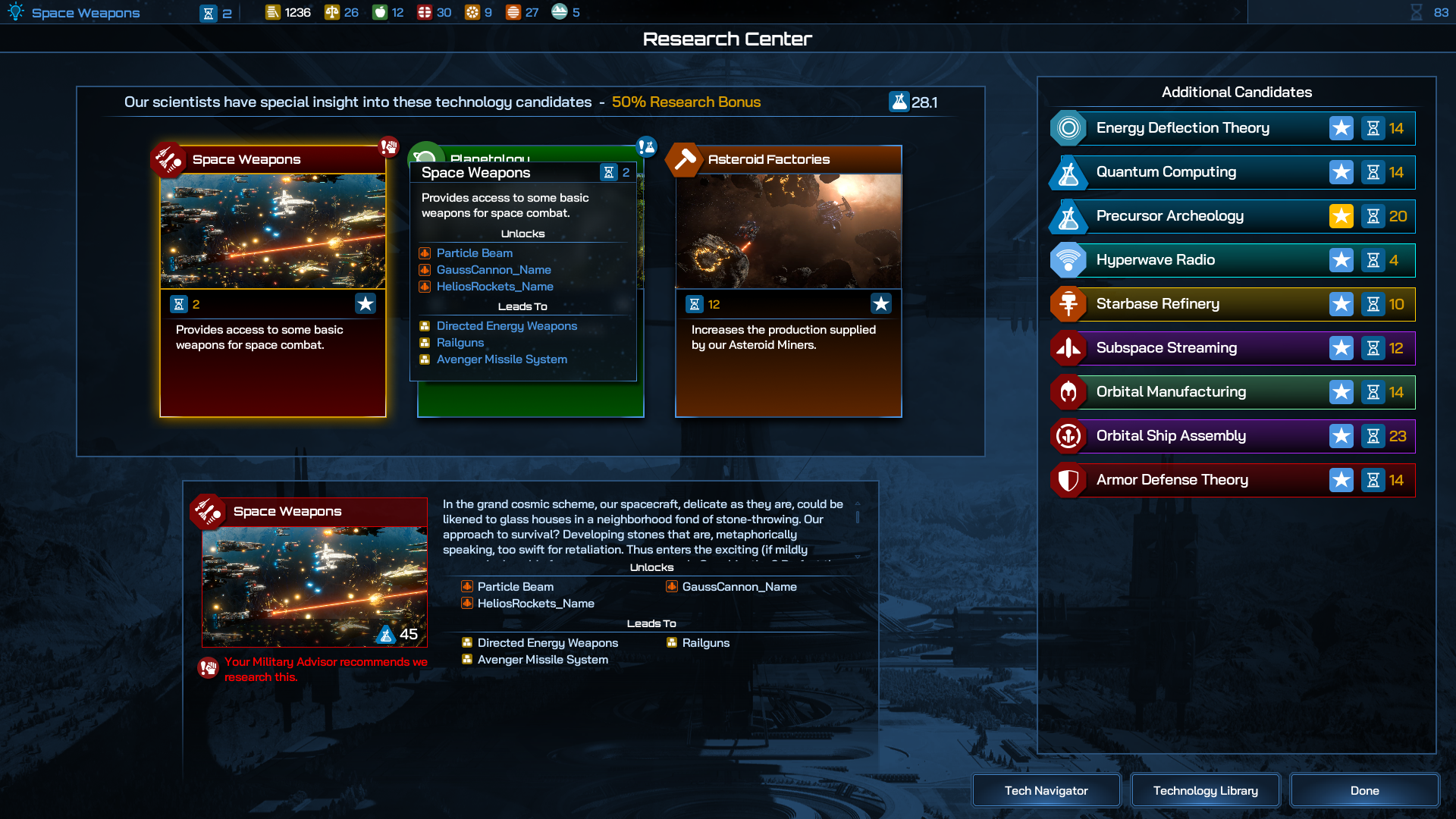Select Starbase Refinery research candidate
Screen dimensions: 1456x819
(x=1157, y=304)
